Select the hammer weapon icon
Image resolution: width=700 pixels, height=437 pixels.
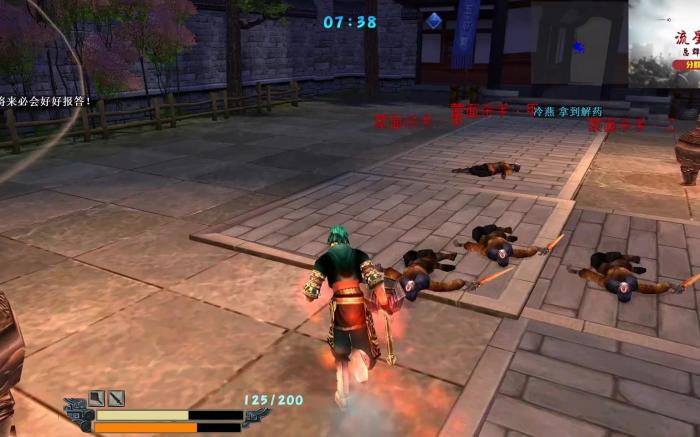97,398
